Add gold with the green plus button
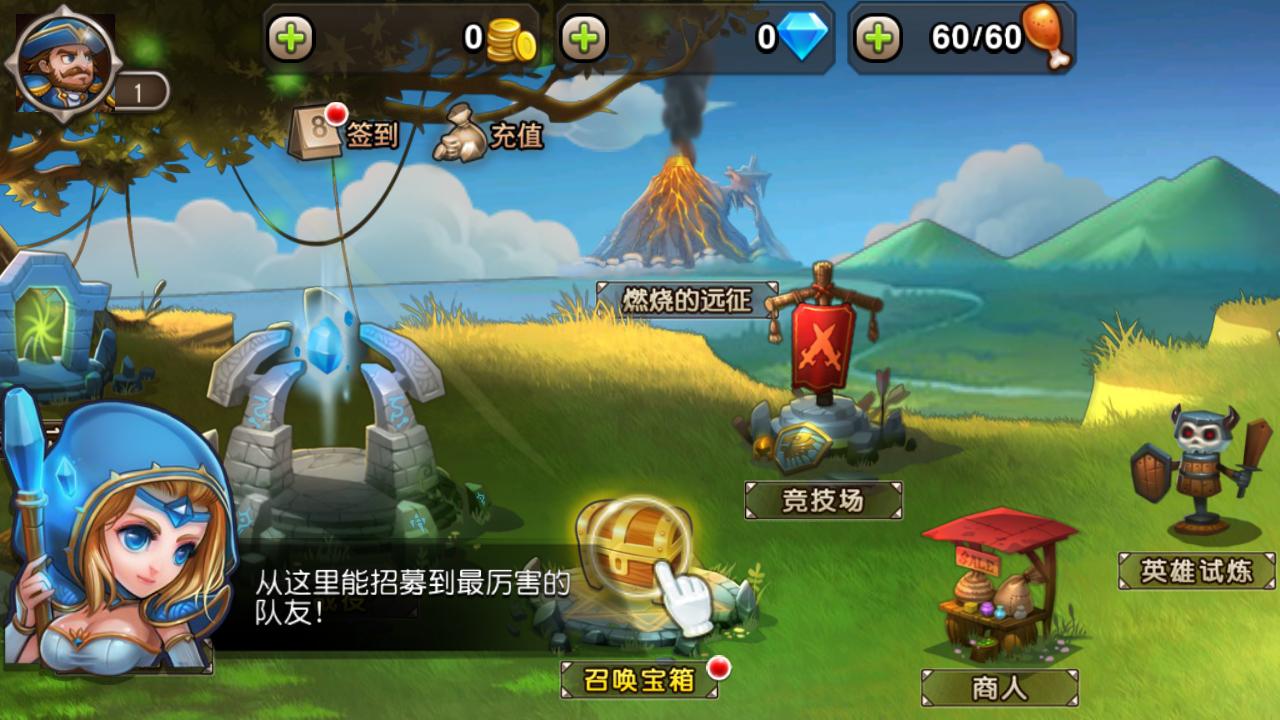Screen dimensions: 1280x720 (291, 37)
